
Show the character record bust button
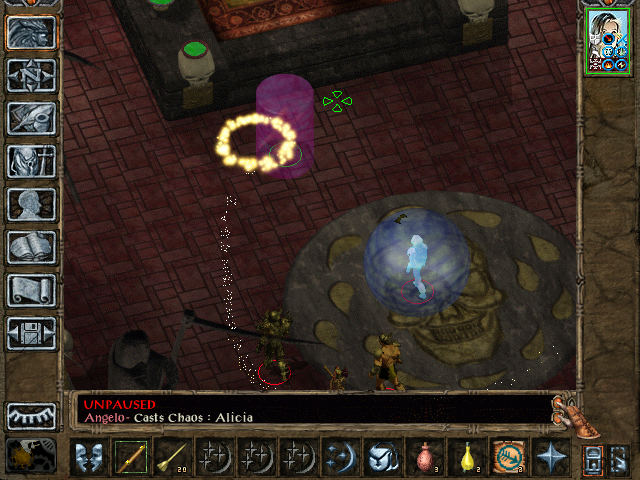click(31, 204)
